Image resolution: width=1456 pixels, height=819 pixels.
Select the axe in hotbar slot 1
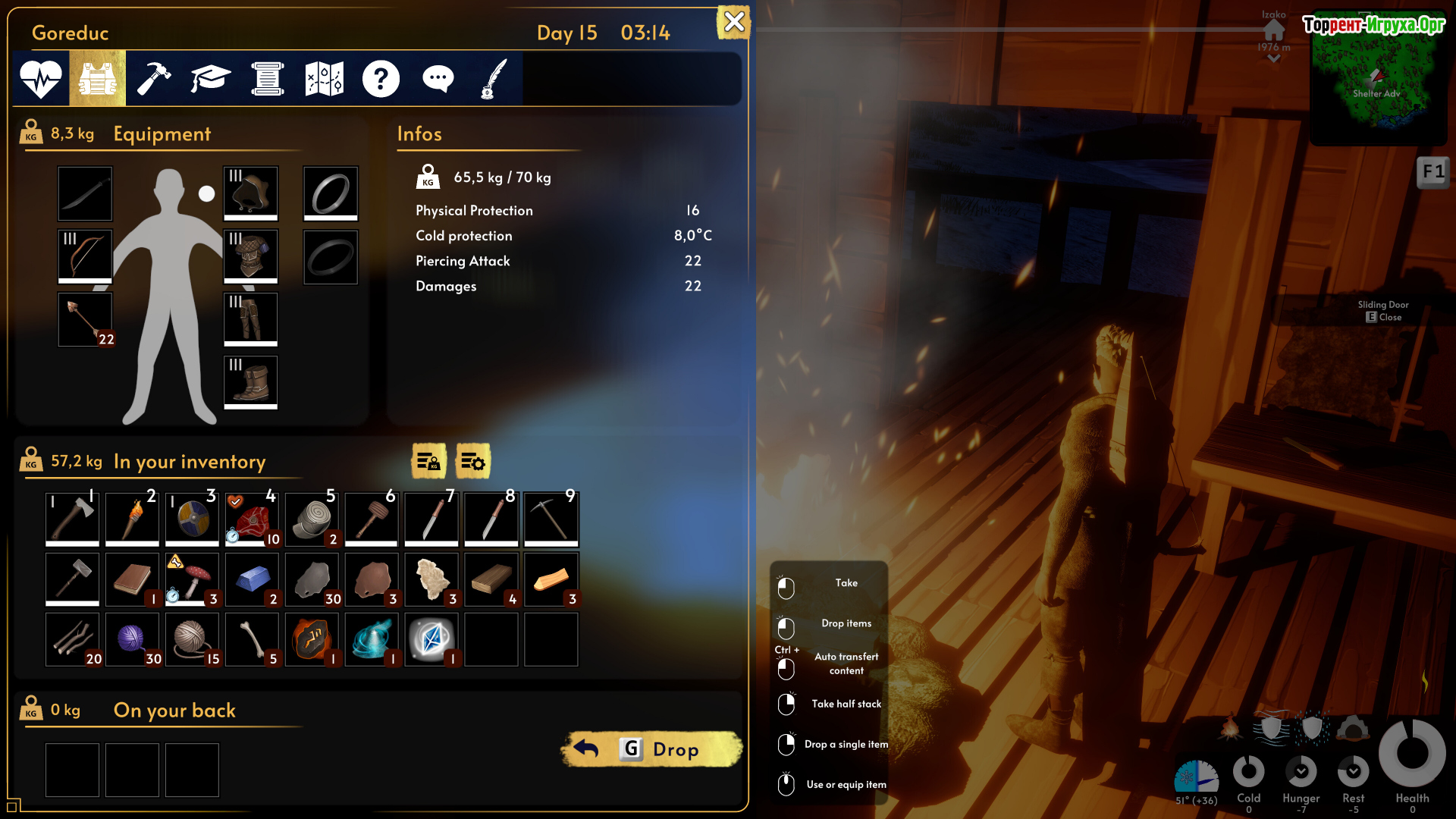tap(73, 518)
